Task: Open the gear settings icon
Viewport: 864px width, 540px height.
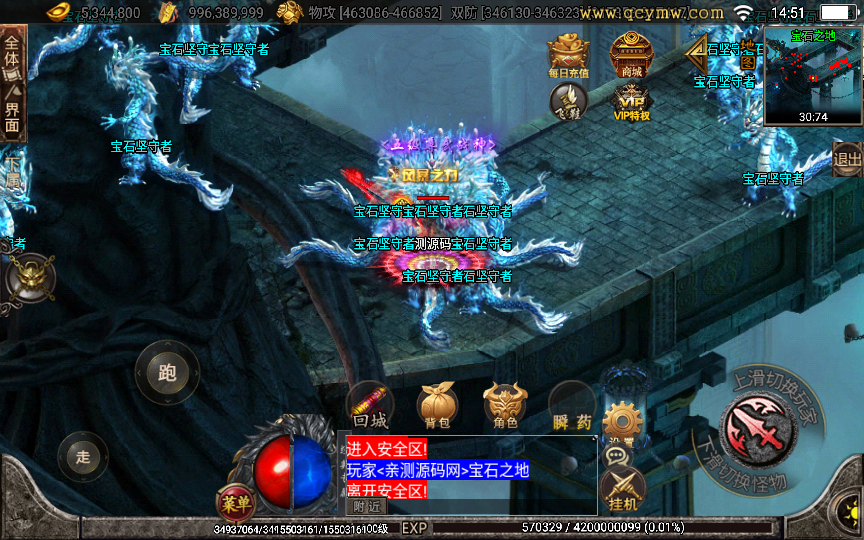Action: coord(621,421)
